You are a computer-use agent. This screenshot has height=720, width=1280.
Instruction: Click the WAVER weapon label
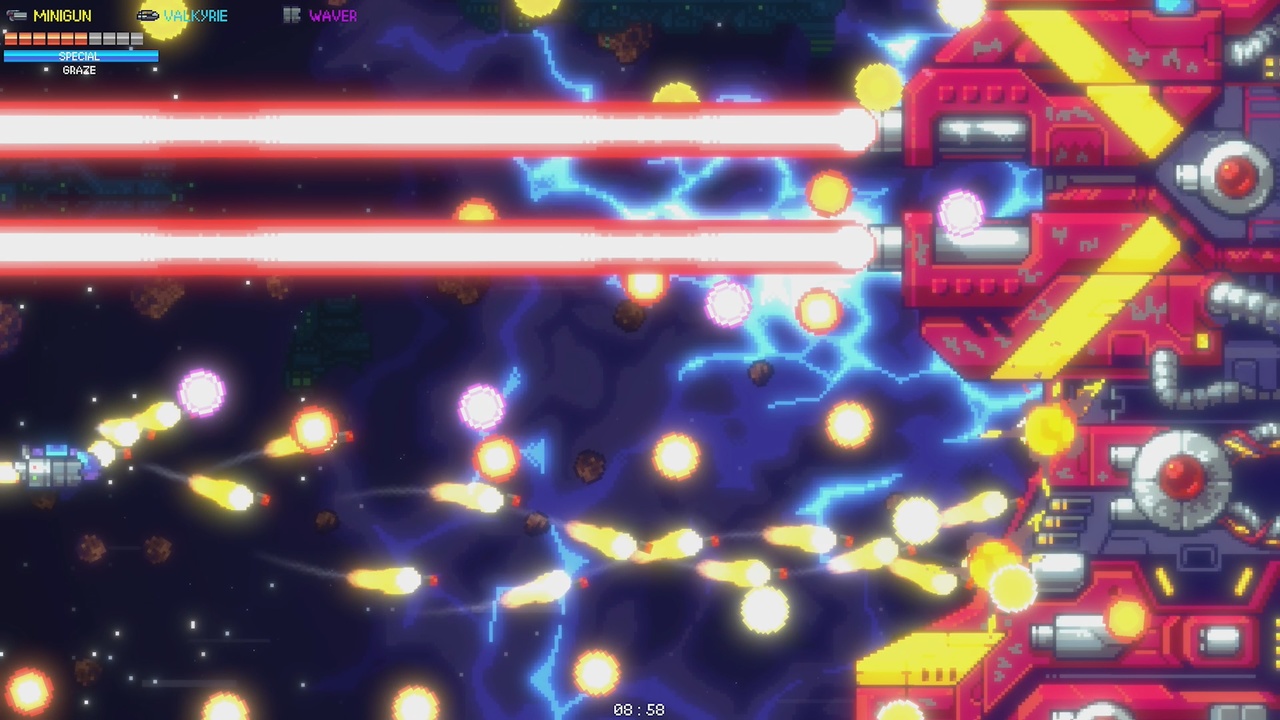coord(332,16)
